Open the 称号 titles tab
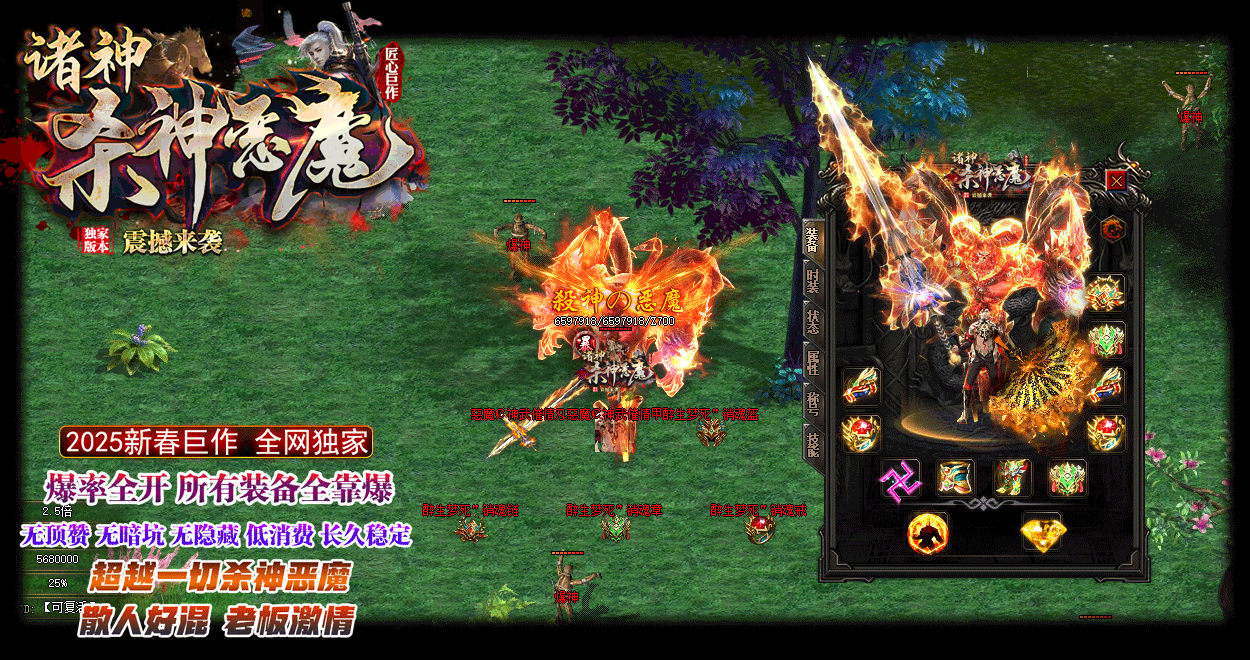1250x660 pixels. (x=812, y=402)
